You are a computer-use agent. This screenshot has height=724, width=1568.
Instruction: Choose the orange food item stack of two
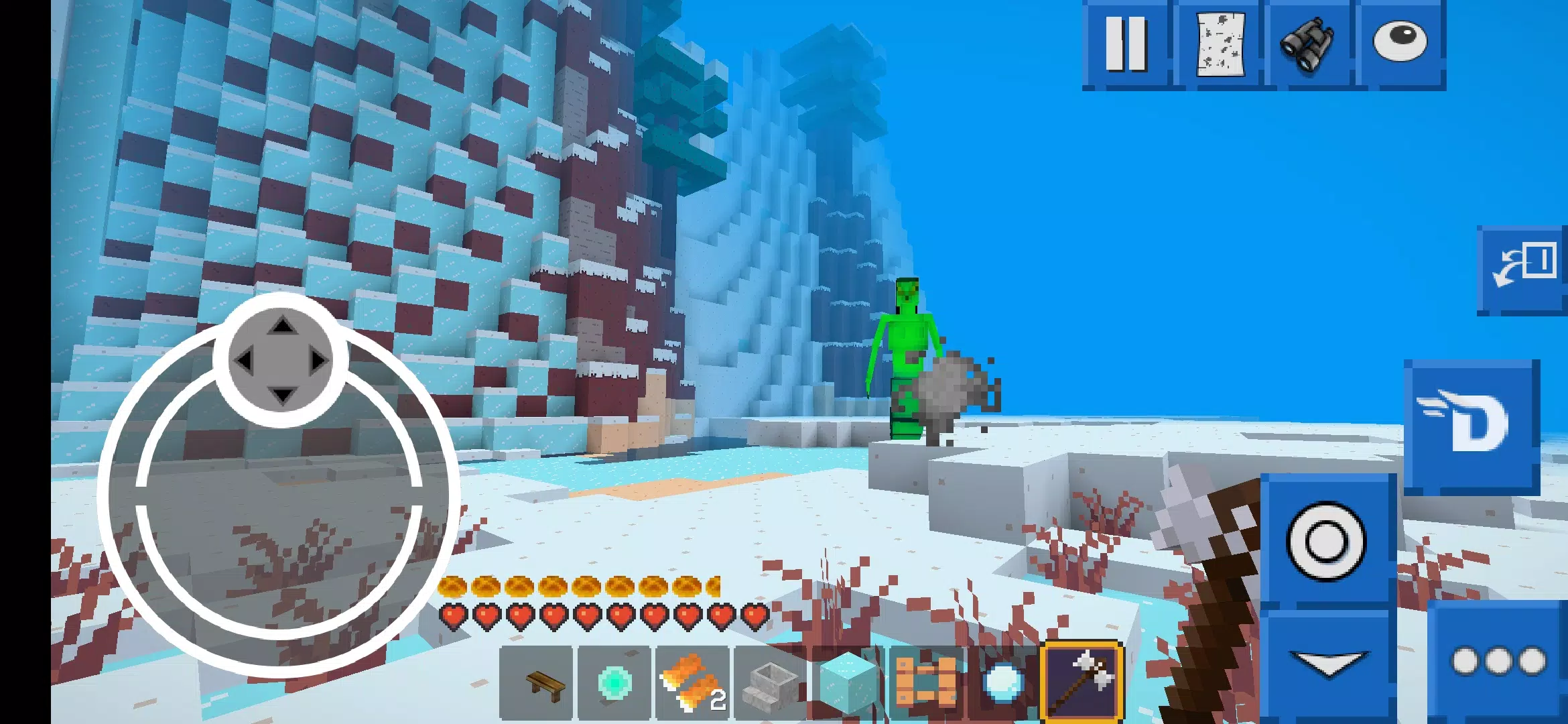tap(692, 684)
